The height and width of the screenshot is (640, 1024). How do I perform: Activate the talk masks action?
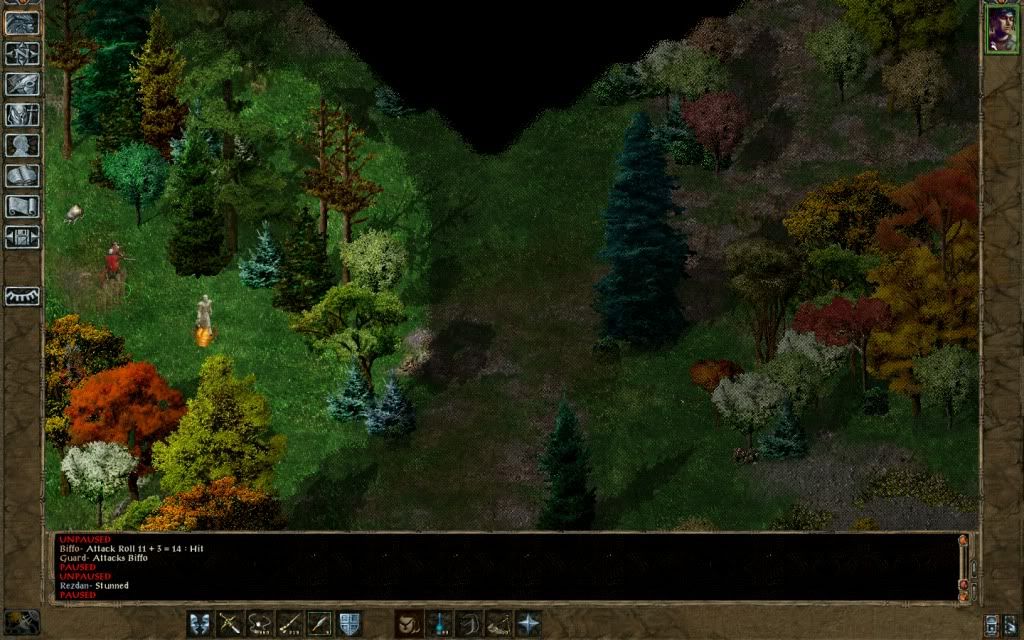point(200,623)
